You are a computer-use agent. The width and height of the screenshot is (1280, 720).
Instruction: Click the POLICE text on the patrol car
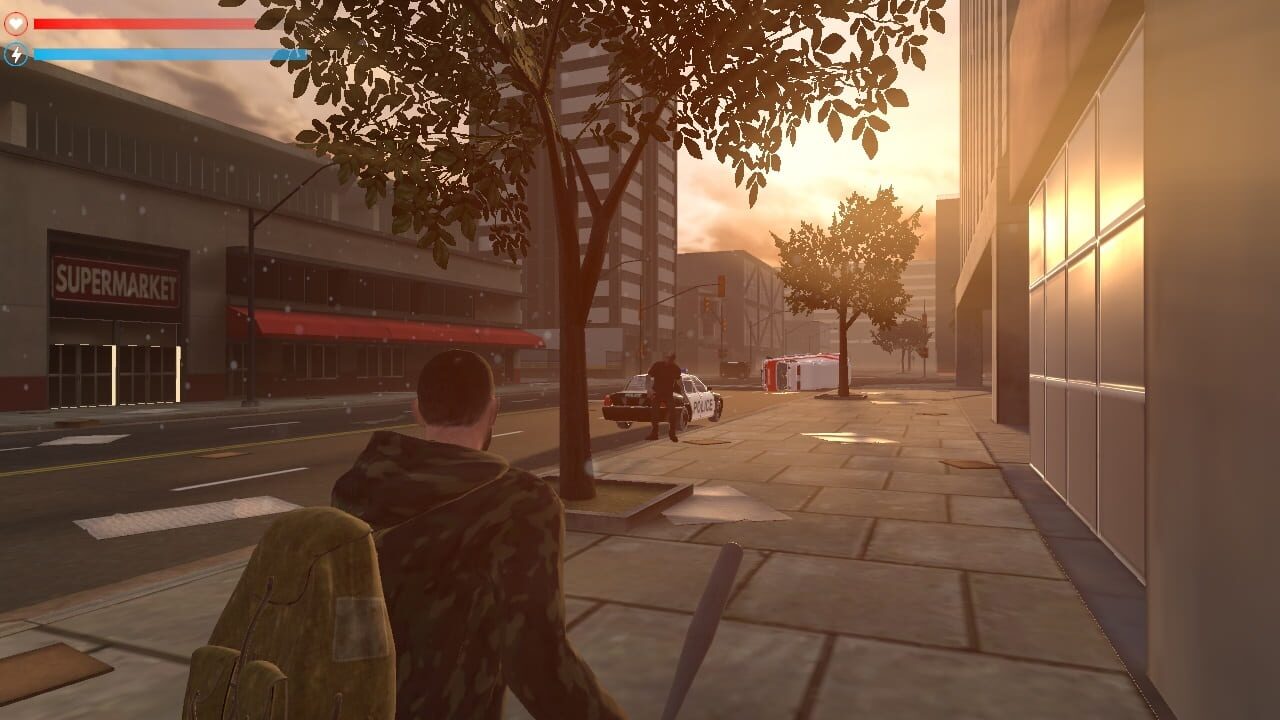pos(702,405)
